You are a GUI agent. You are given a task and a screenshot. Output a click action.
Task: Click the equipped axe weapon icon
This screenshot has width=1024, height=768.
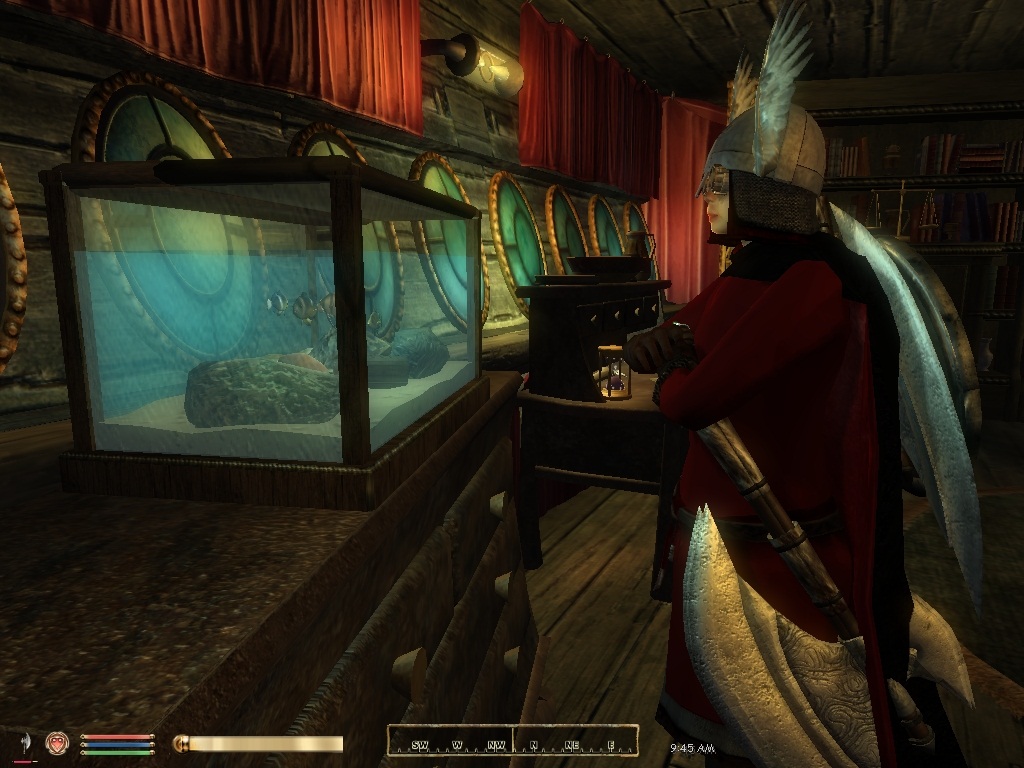click(x=23, y=743)
